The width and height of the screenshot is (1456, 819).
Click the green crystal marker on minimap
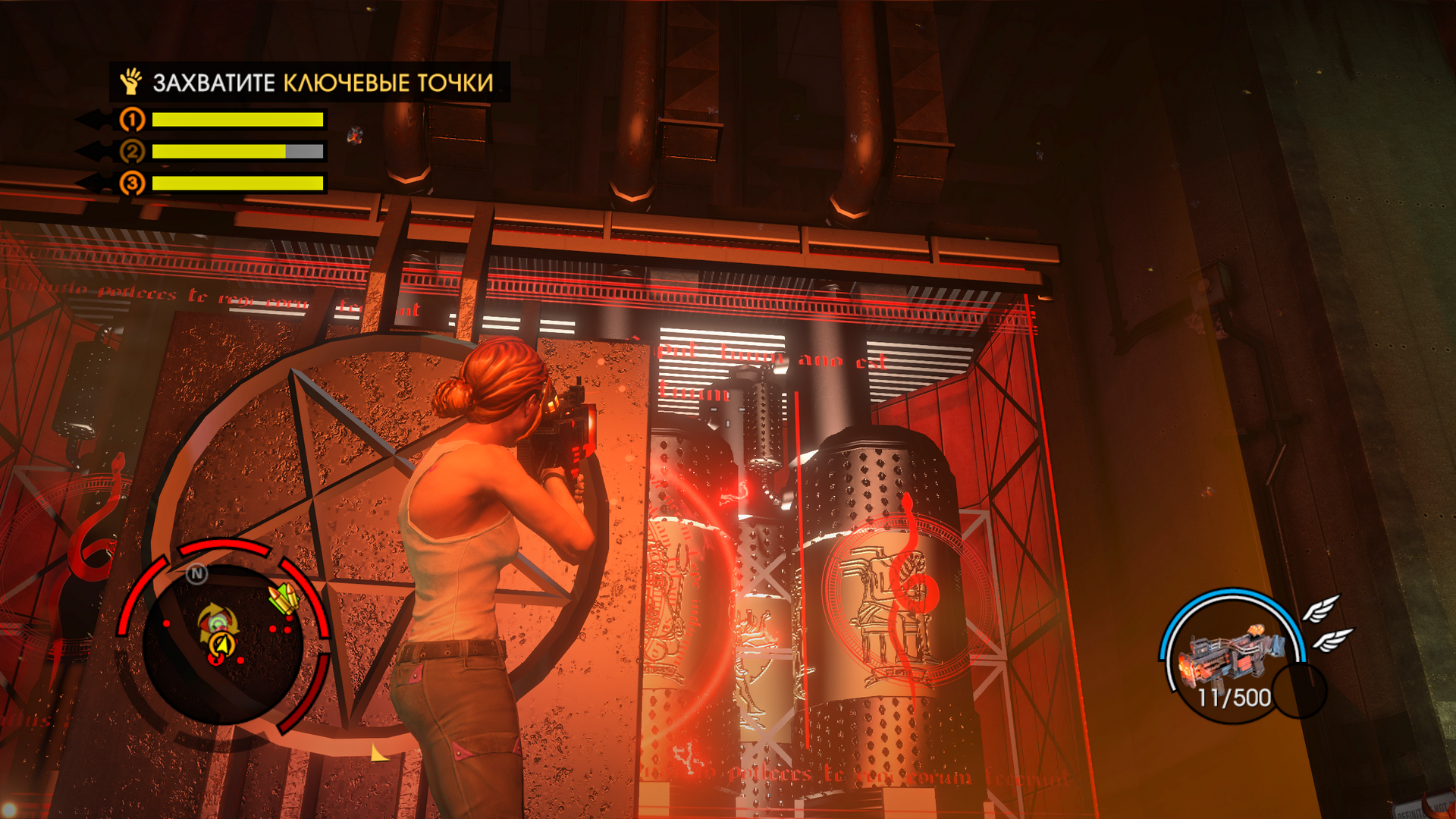(x=284, y=599)
